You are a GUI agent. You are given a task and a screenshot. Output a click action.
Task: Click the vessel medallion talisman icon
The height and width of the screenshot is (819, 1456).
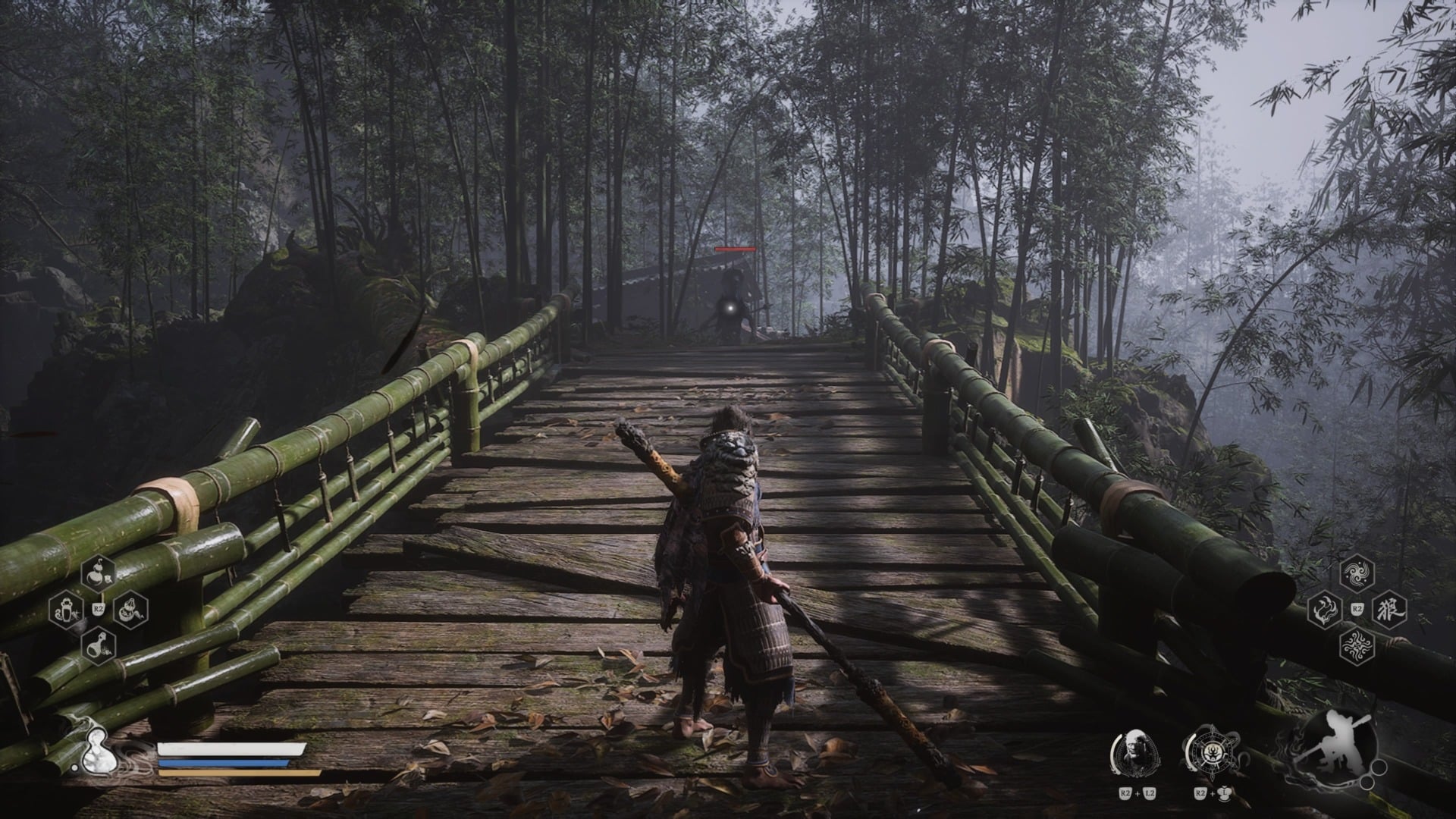point(1213,752)
